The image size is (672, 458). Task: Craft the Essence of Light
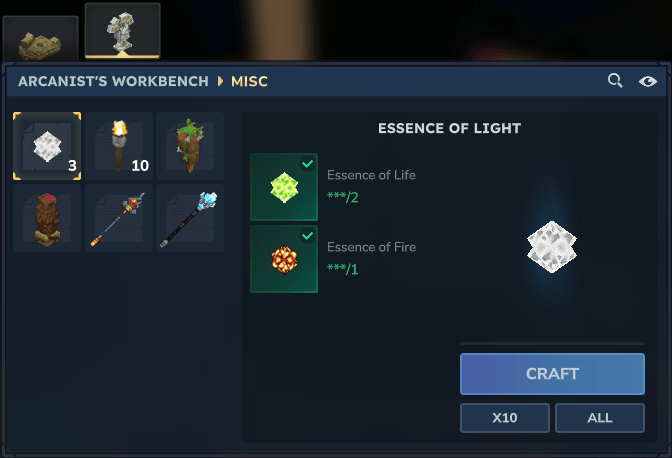pyautogui.click(x=552, y=374)
